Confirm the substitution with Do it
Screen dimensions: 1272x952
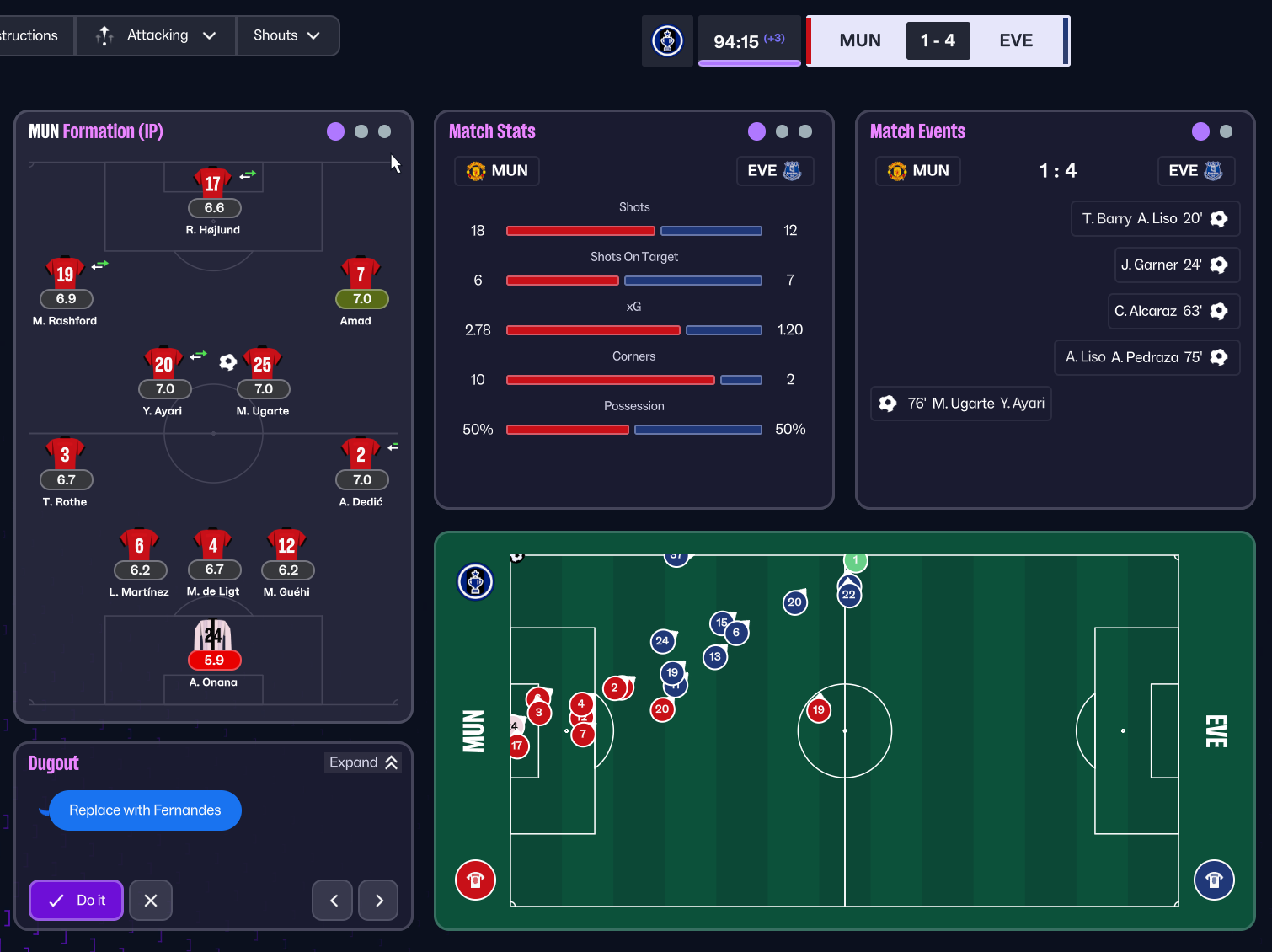click(77, 900)
